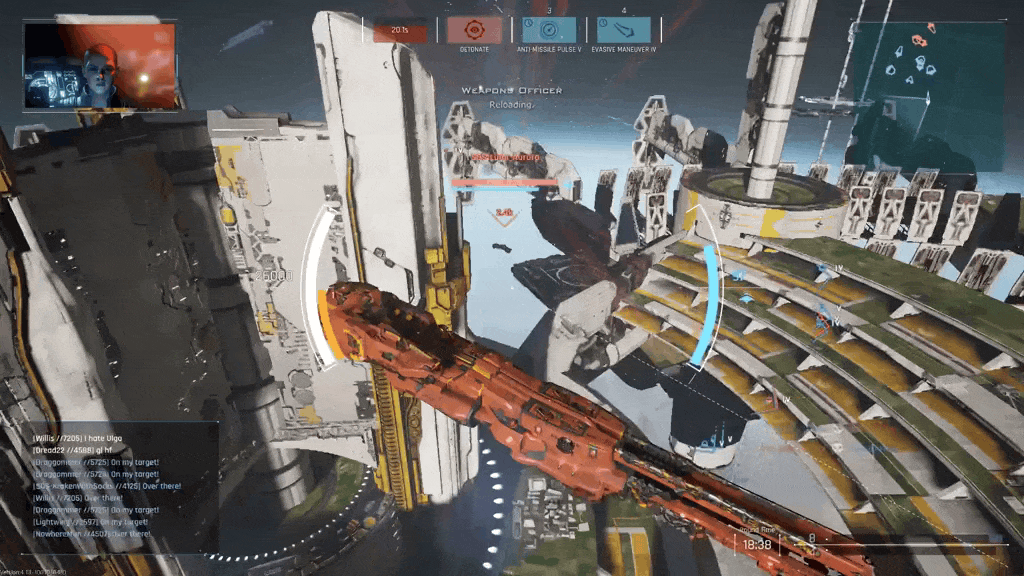Trigger the Anti-Missile Pulse V module

pos(549,30)
